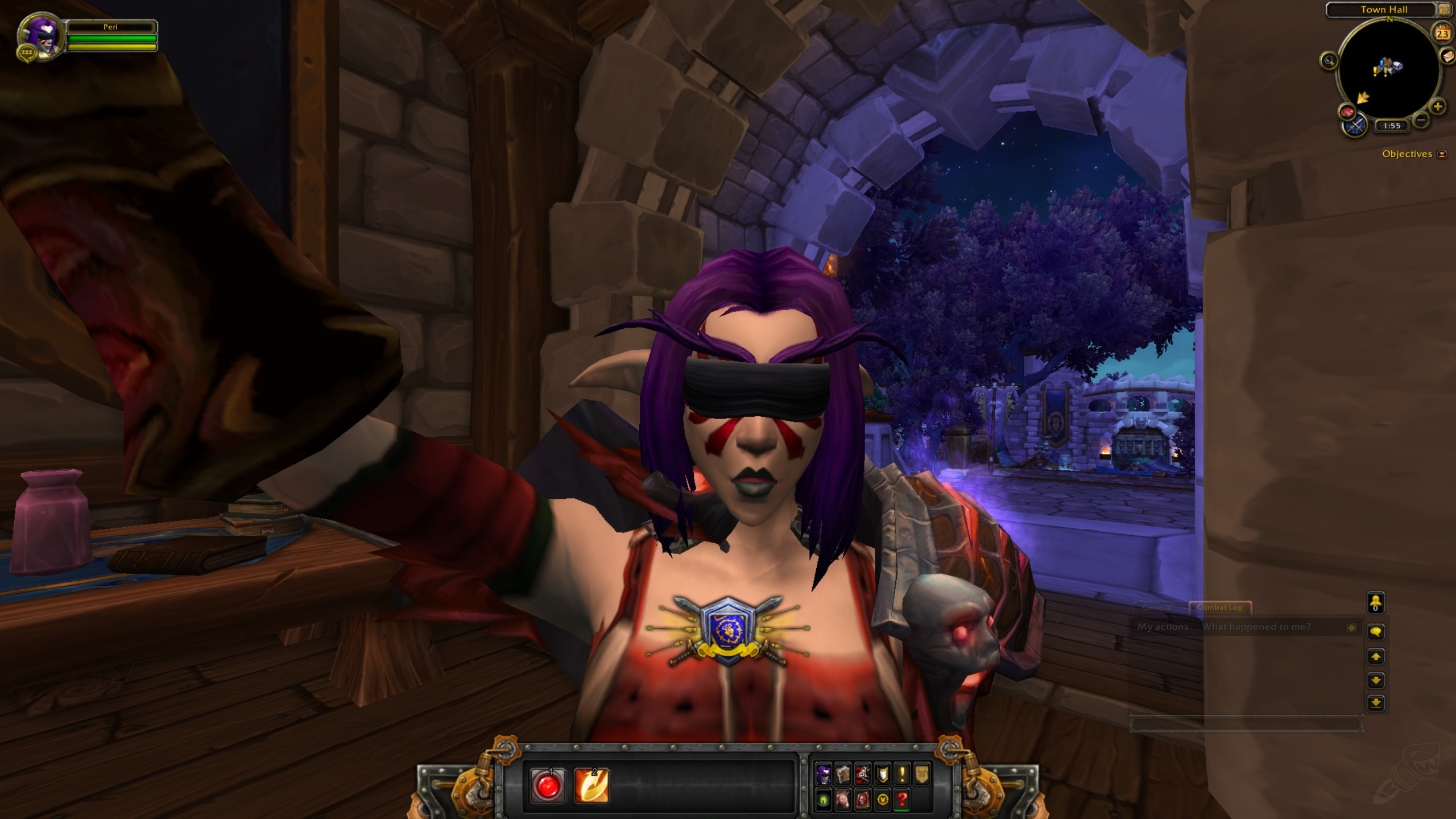Viewport: 1456px width, 819px height.
Task: Open the character info micro button
Action: click(823, 774)
